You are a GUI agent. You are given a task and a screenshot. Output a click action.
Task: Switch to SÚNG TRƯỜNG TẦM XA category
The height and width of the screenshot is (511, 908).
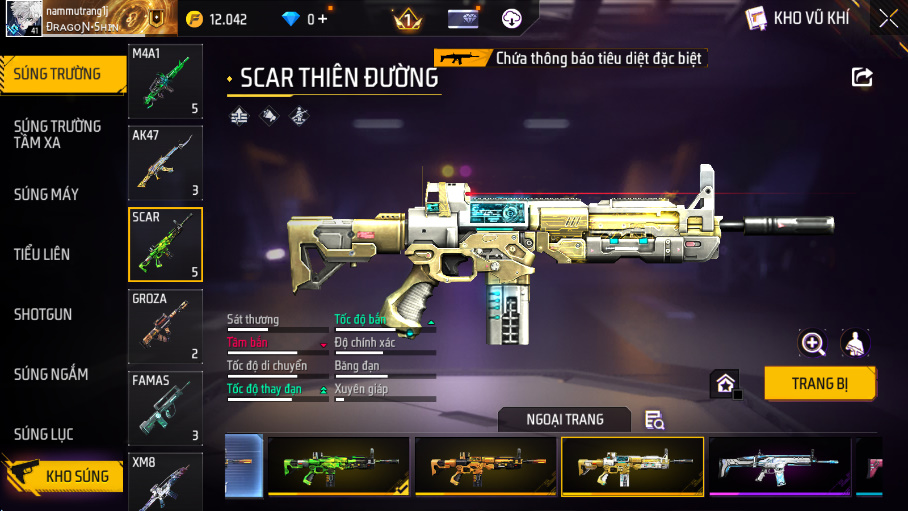(x=57, y=134)
